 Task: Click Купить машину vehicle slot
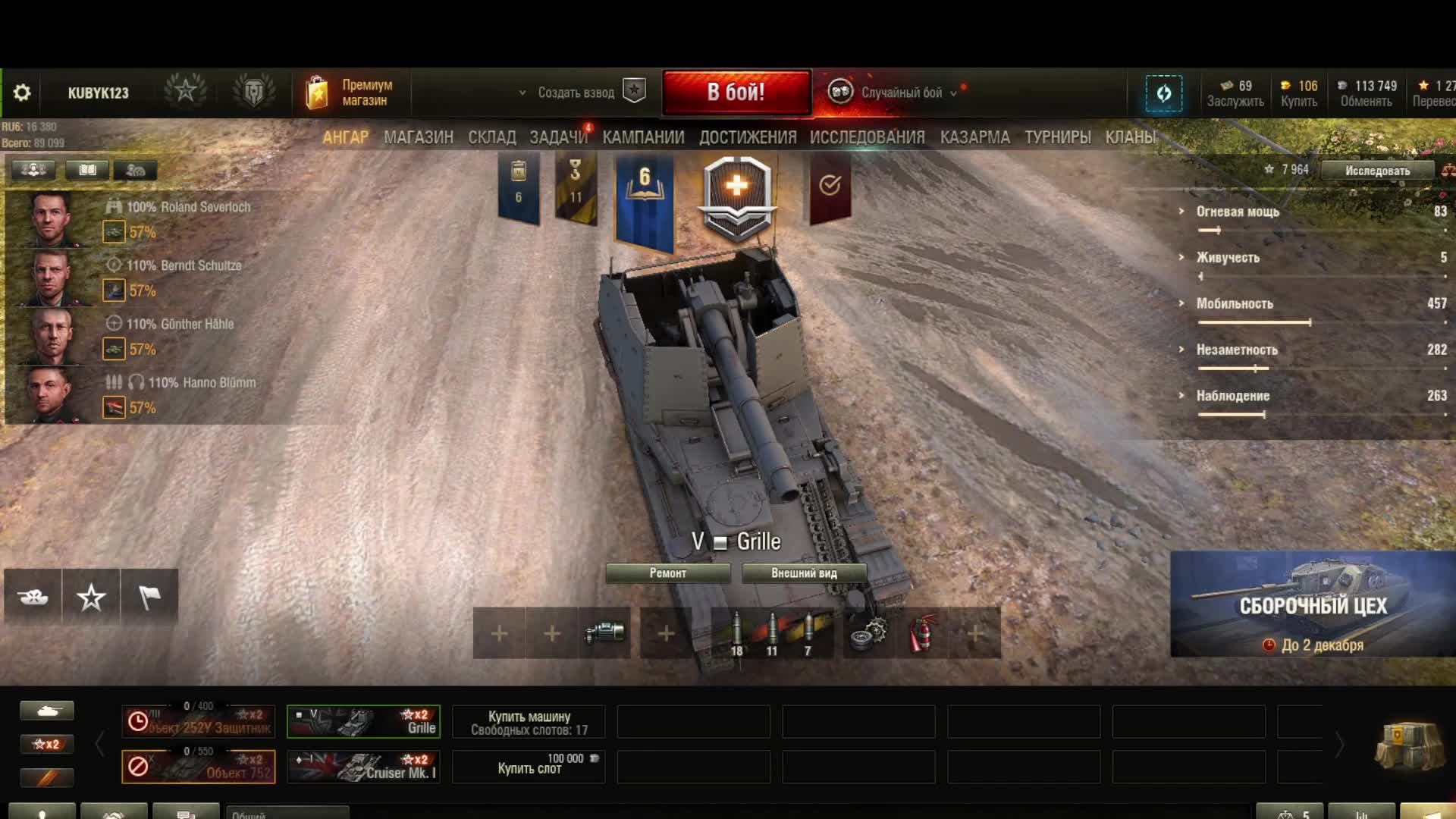(529, 722)
